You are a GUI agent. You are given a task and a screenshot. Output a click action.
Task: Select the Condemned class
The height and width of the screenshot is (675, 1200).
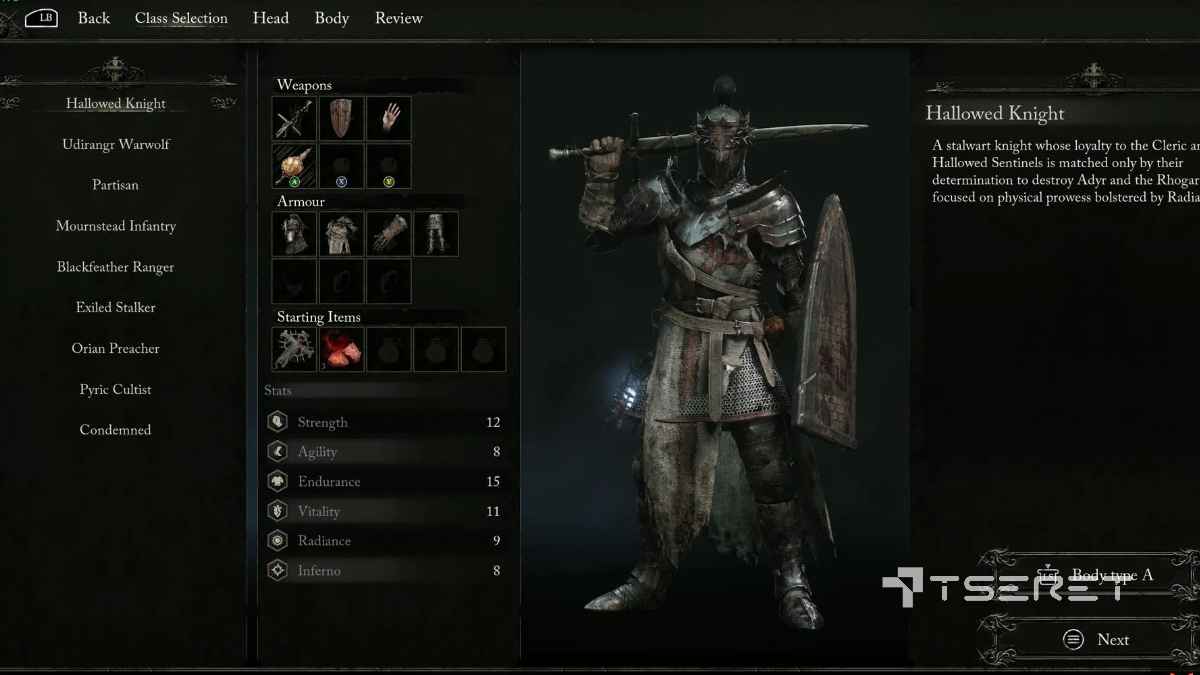click(x=116, y=430)
